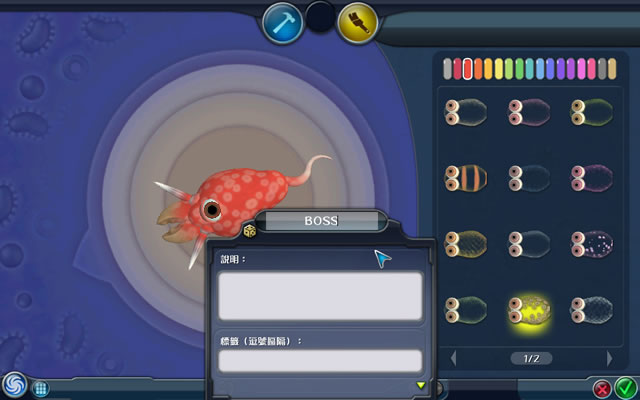Click the description text box
The image size is (640, 400).
(x=320, y=296)
